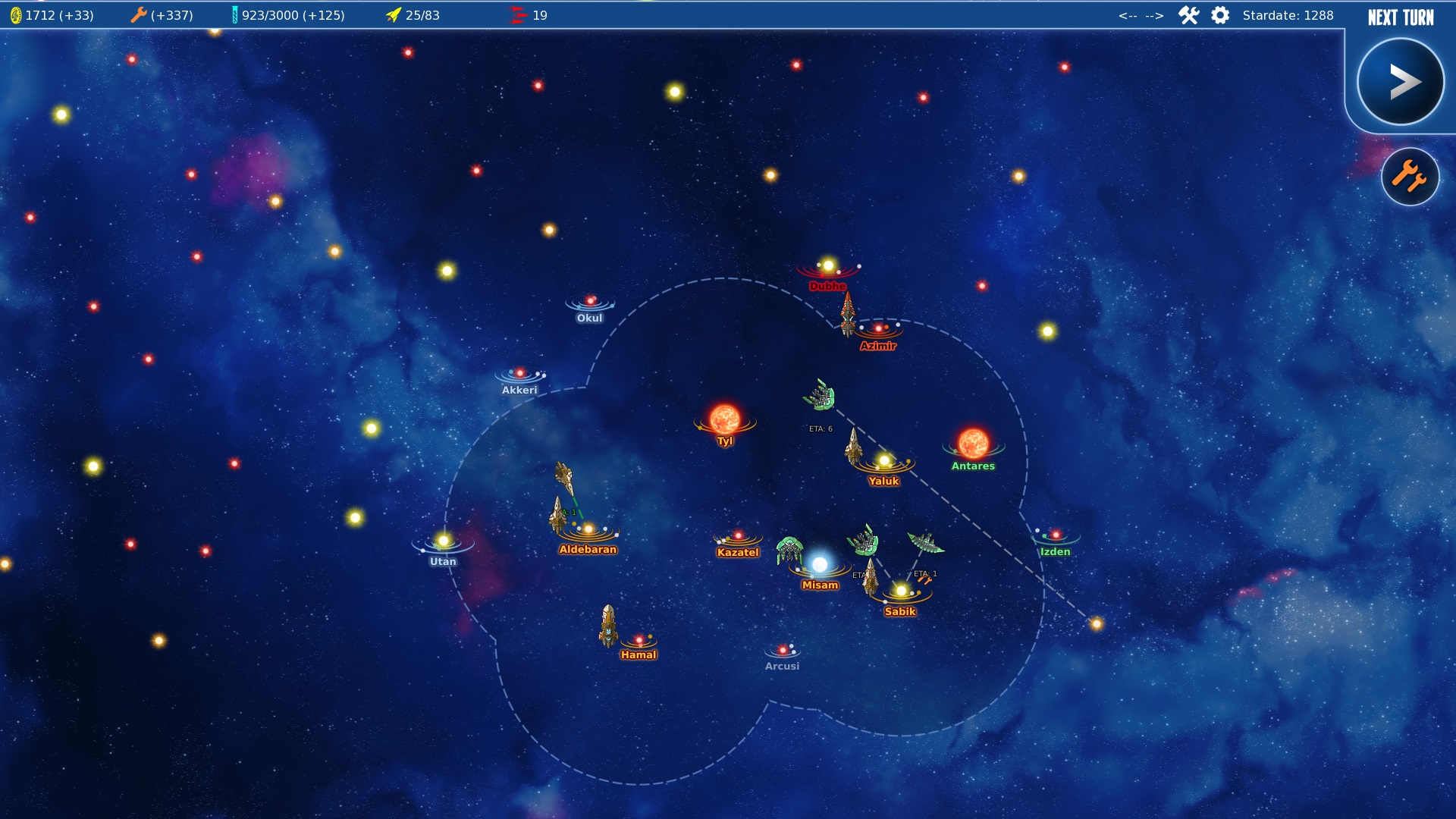
Task: End the turn with the Next Turn arrow
Action: [1400, 82]
